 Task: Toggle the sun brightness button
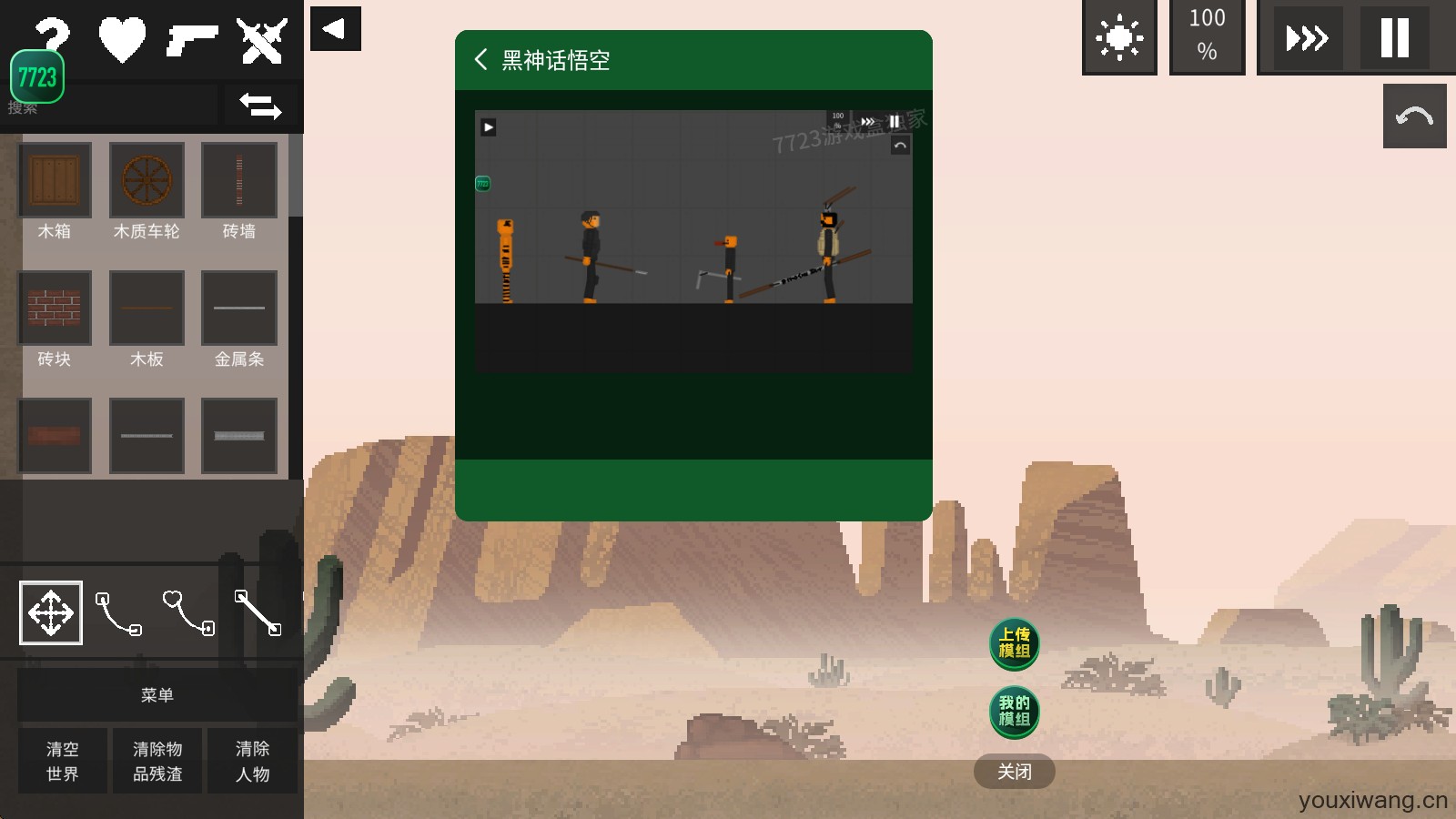[1119, 38]
